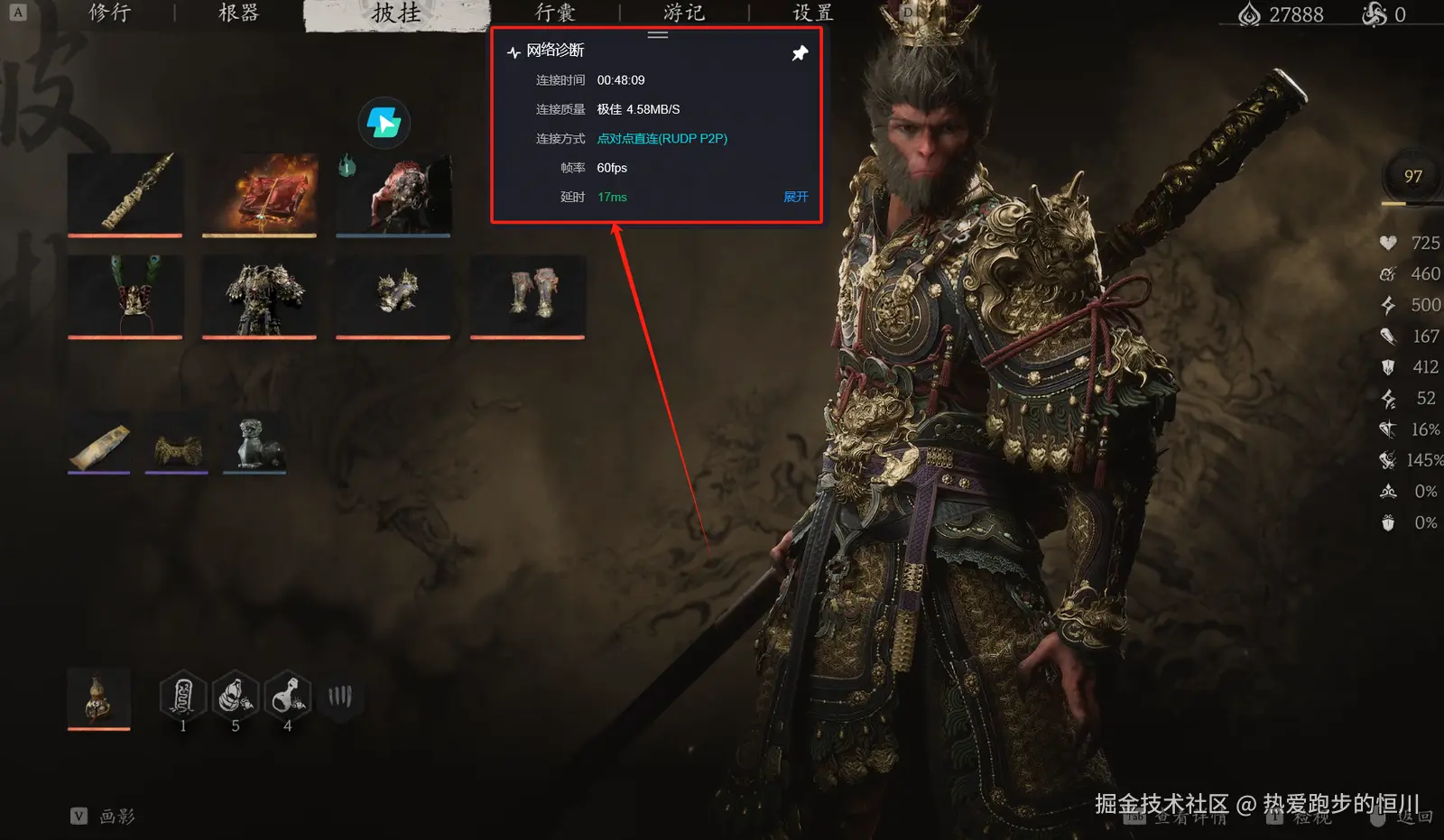Toggle the pin on the diagnostics panel
1444x840 pixels.
pyautogui.click(x=799, y=52)
